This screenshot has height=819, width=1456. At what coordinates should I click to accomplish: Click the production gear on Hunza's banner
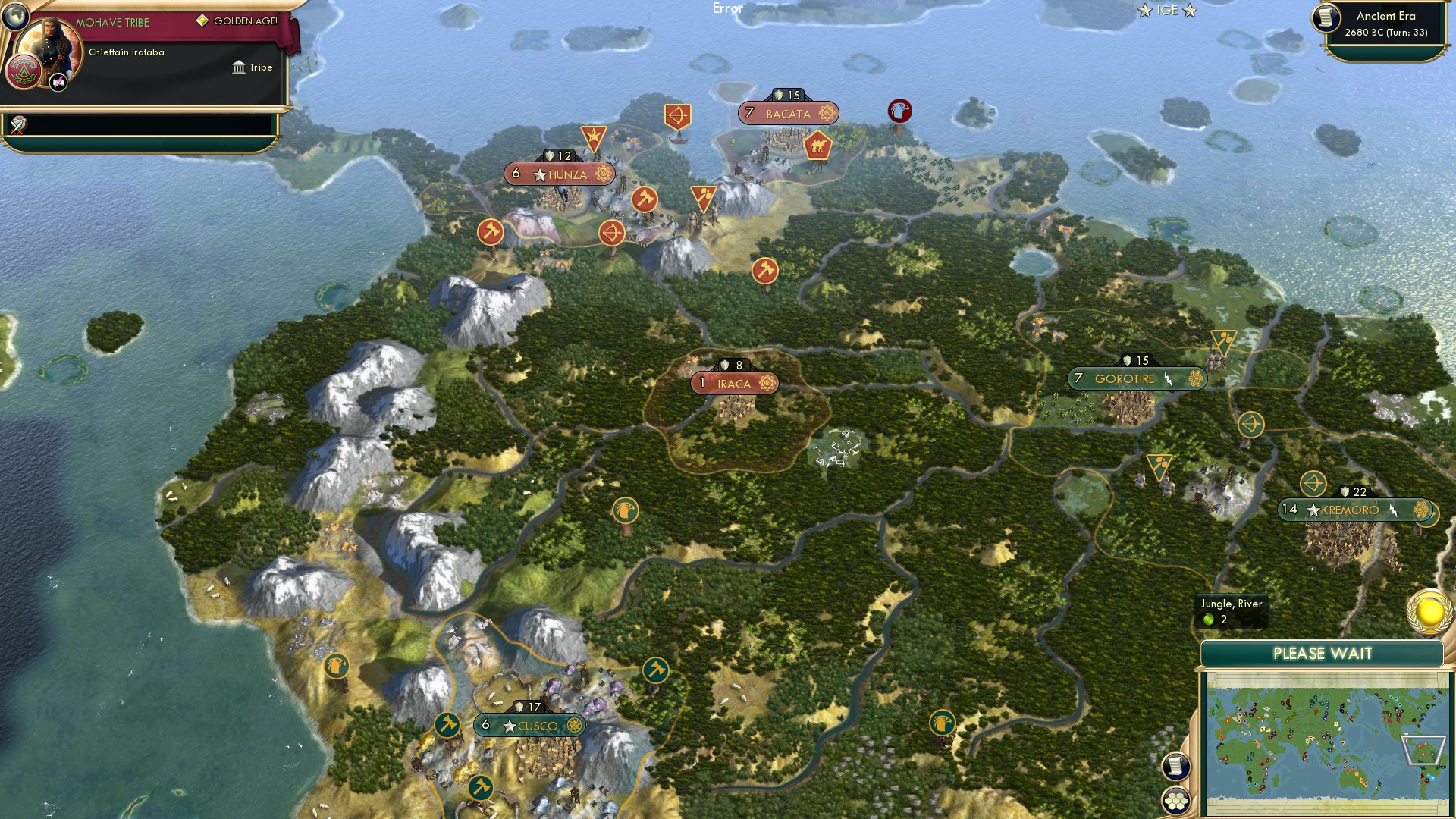click(x=603, y=174)
